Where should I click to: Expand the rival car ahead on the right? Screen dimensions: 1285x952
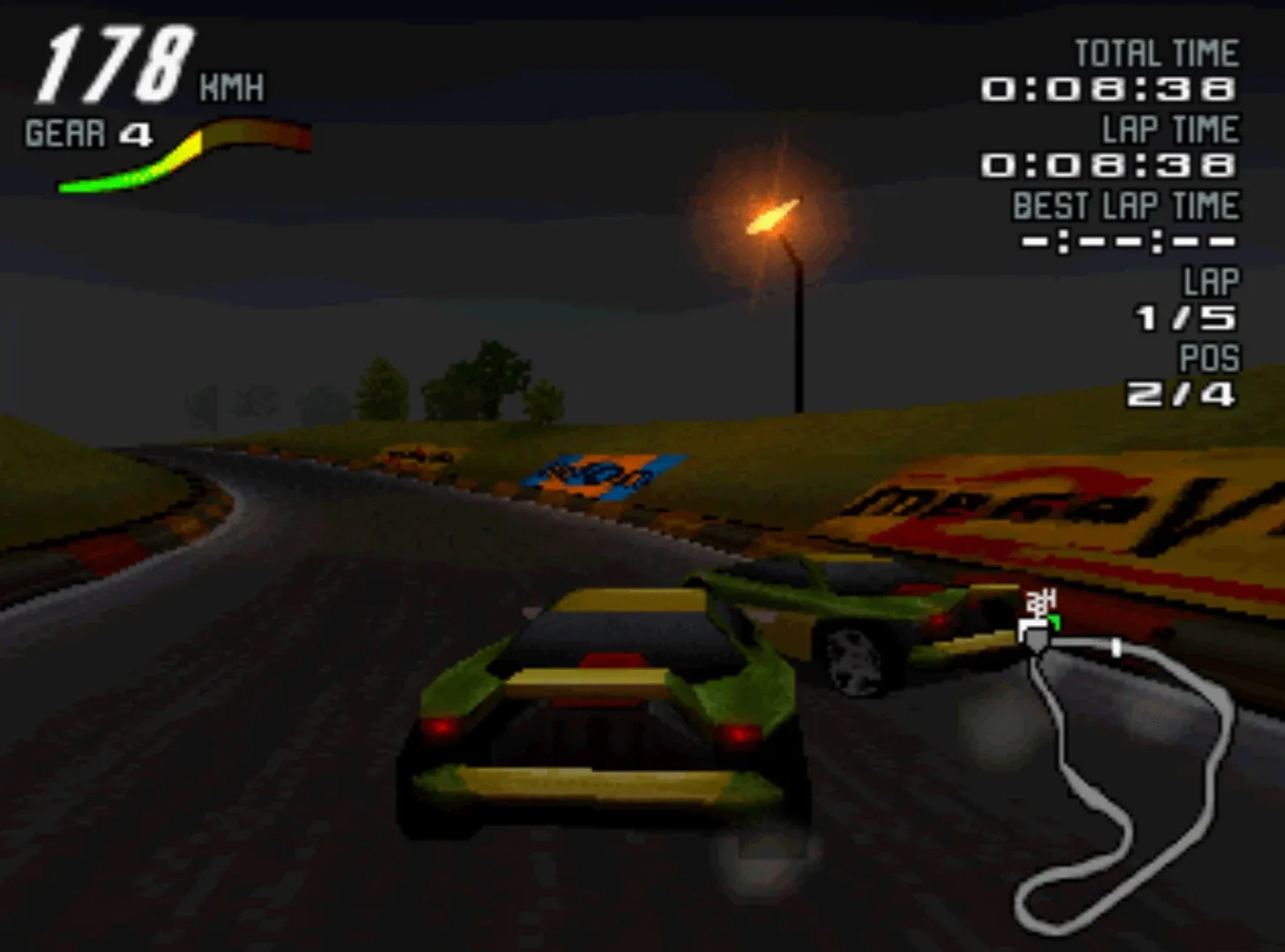point(864,617)
